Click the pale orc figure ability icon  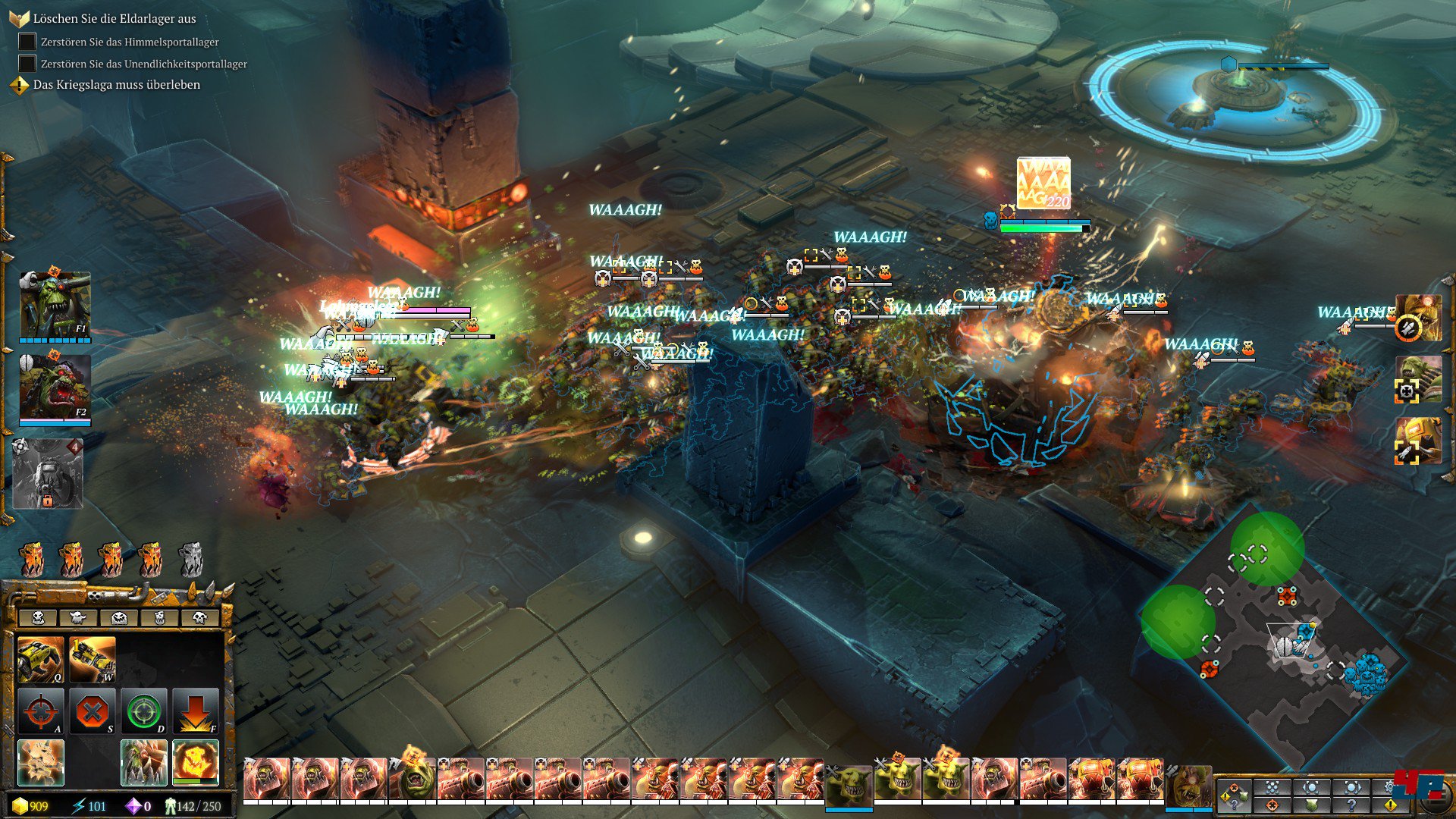pos(40,762)
